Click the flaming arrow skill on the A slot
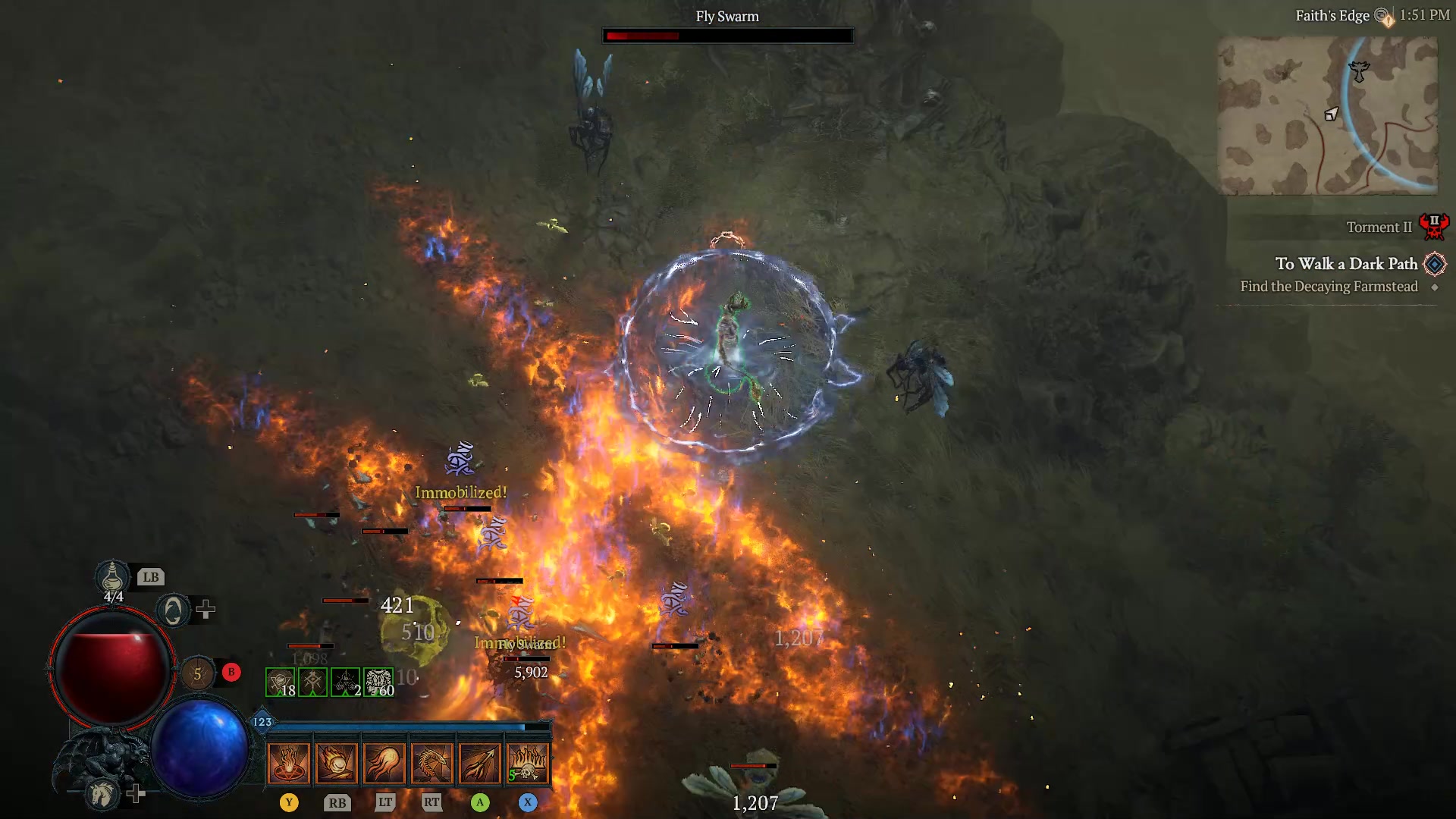 pos(481,762)
